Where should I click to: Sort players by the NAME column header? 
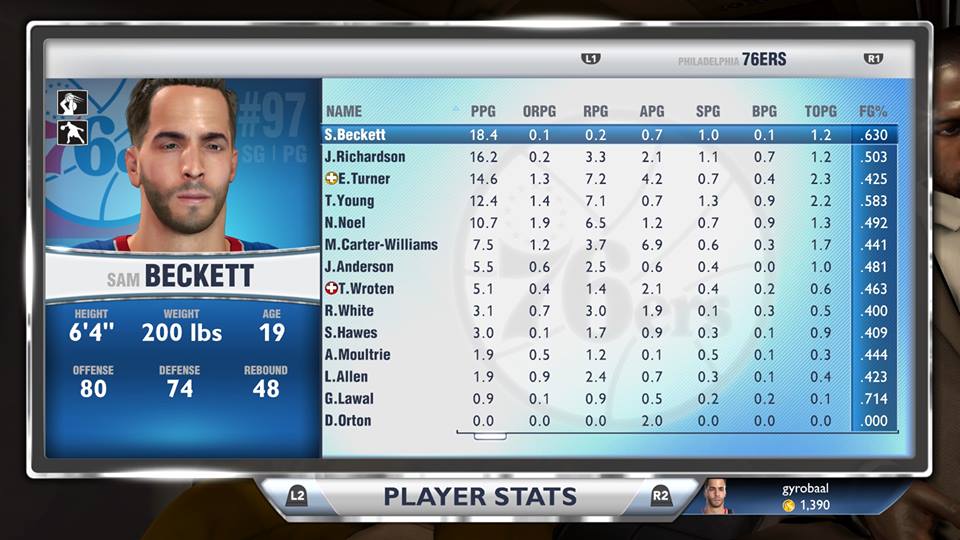[344, 111]
